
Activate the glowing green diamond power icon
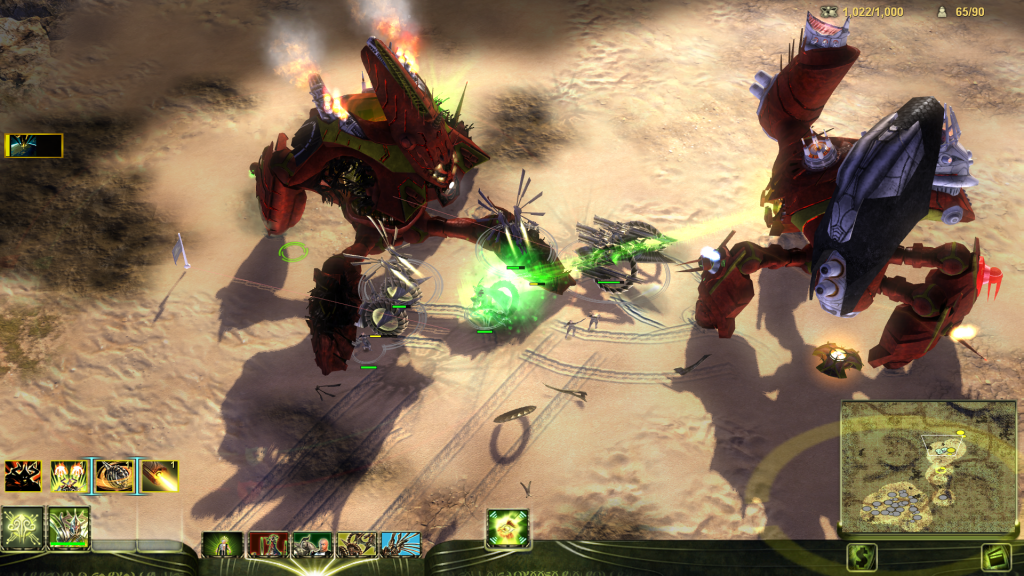[x=508, y=528]
